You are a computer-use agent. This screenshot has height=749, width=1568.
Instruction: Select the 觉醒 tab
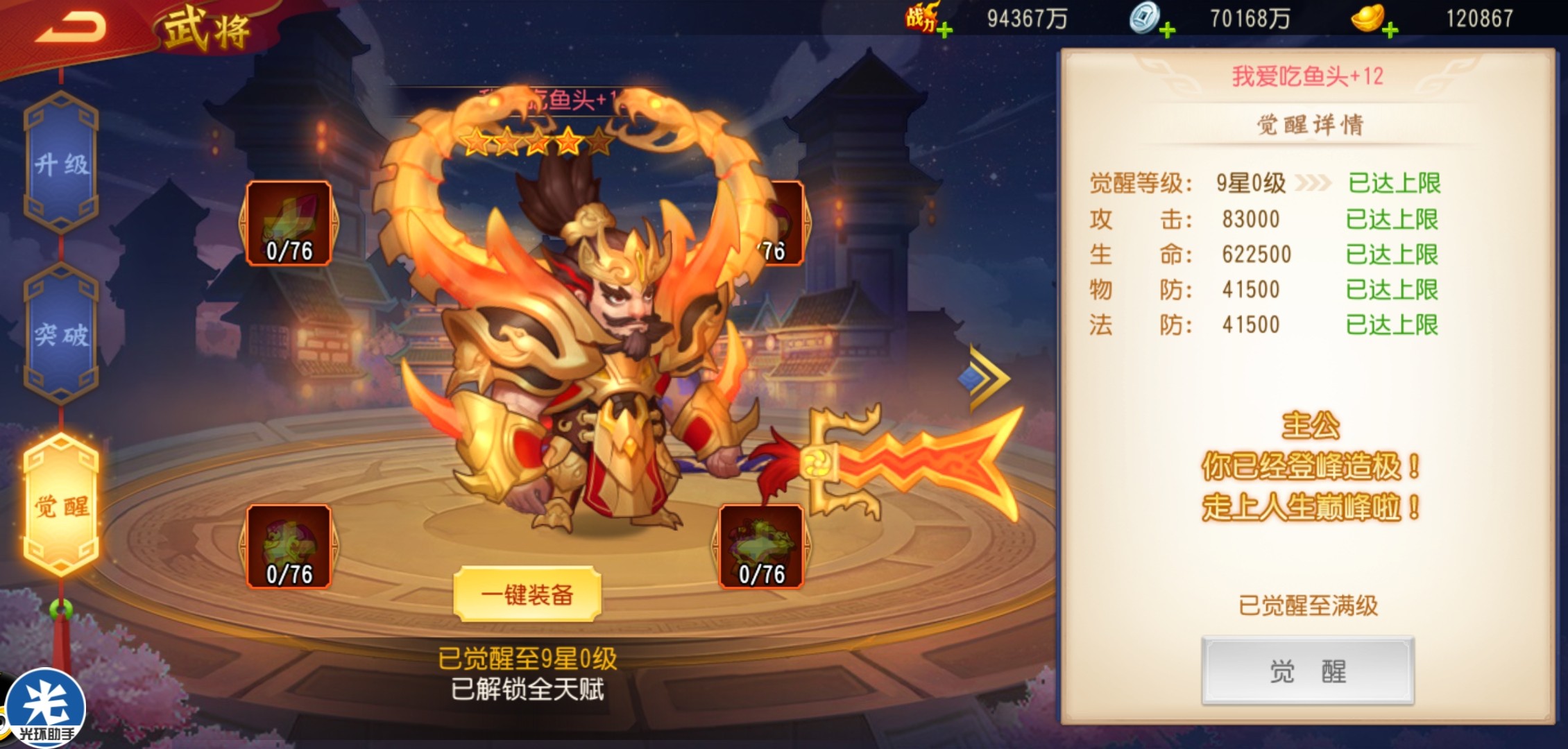[61, 506]
